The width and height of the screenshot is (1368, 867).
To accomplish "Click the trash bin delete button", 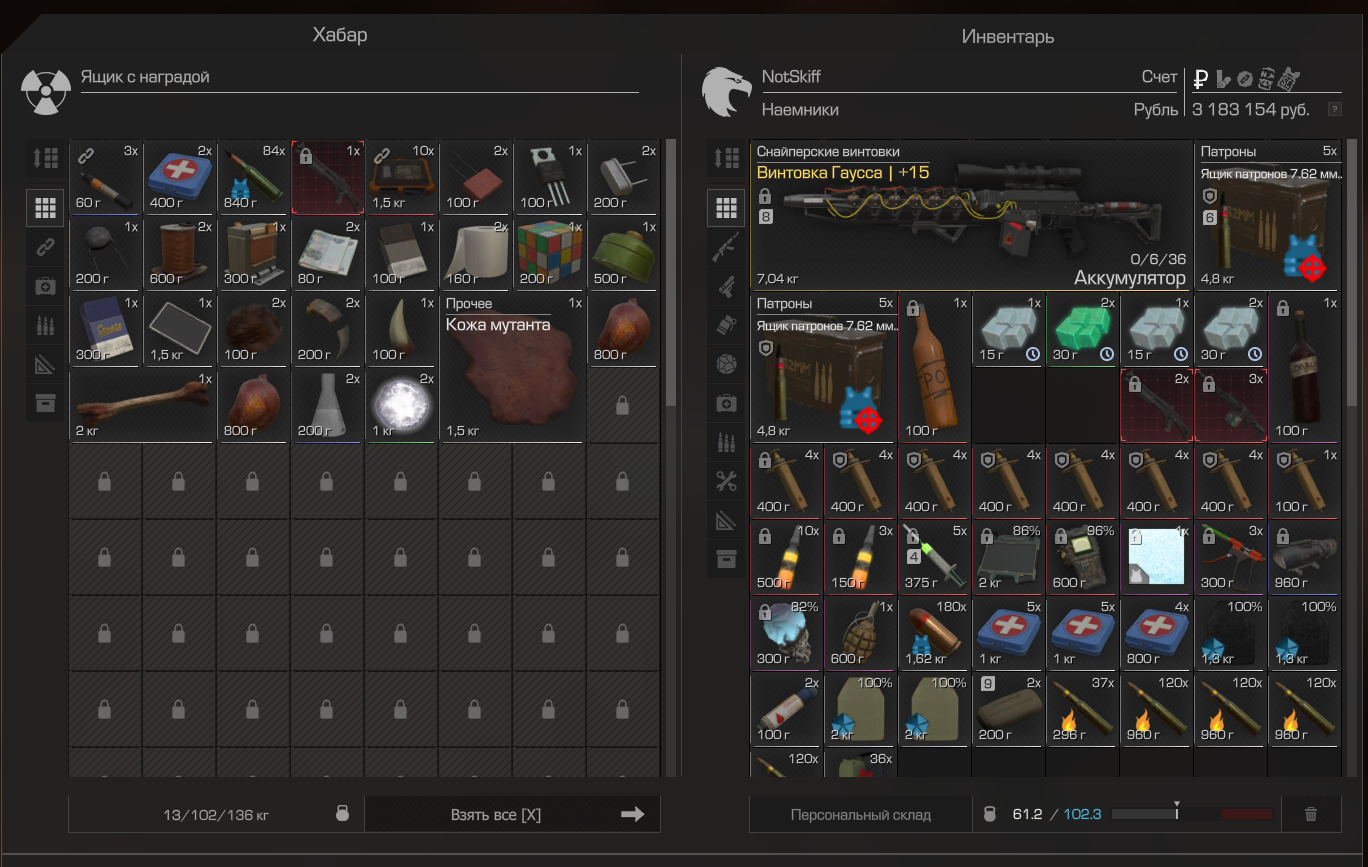I will coord(1311,814).
